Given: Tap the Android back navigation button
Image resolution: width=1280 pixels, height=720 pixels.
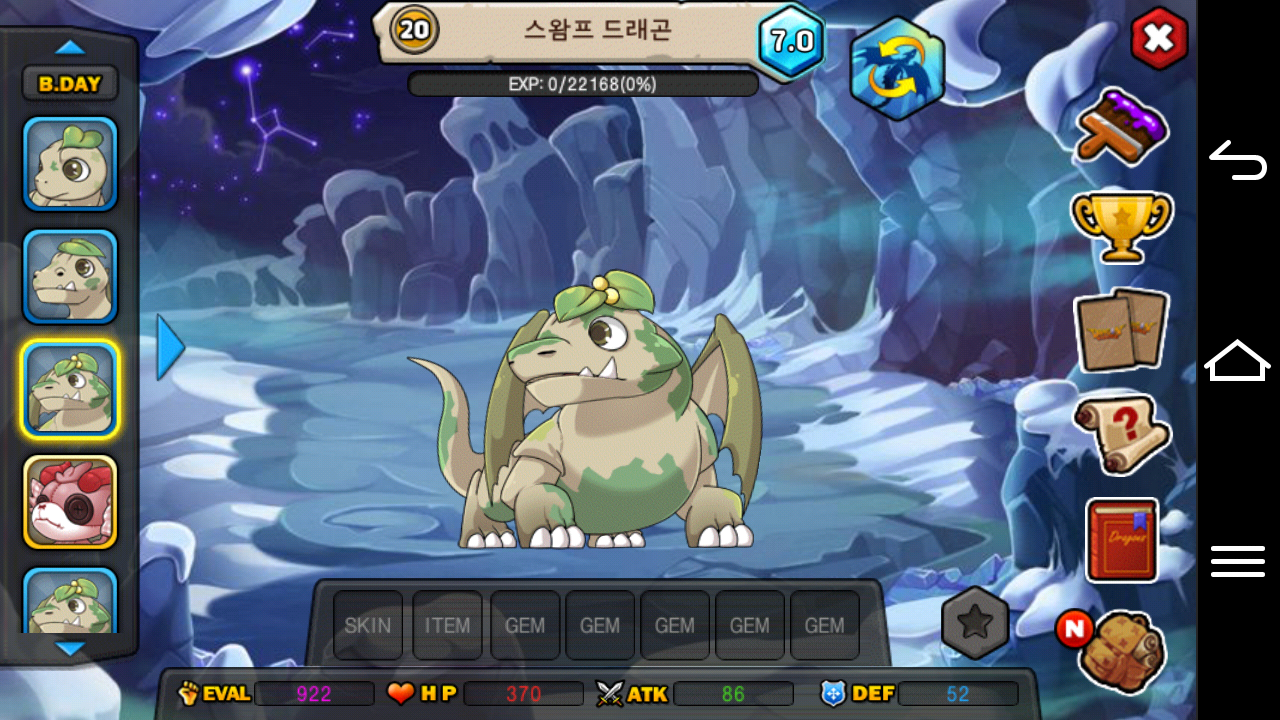Looking at the screenshot, I should (x=1237, y=160).
